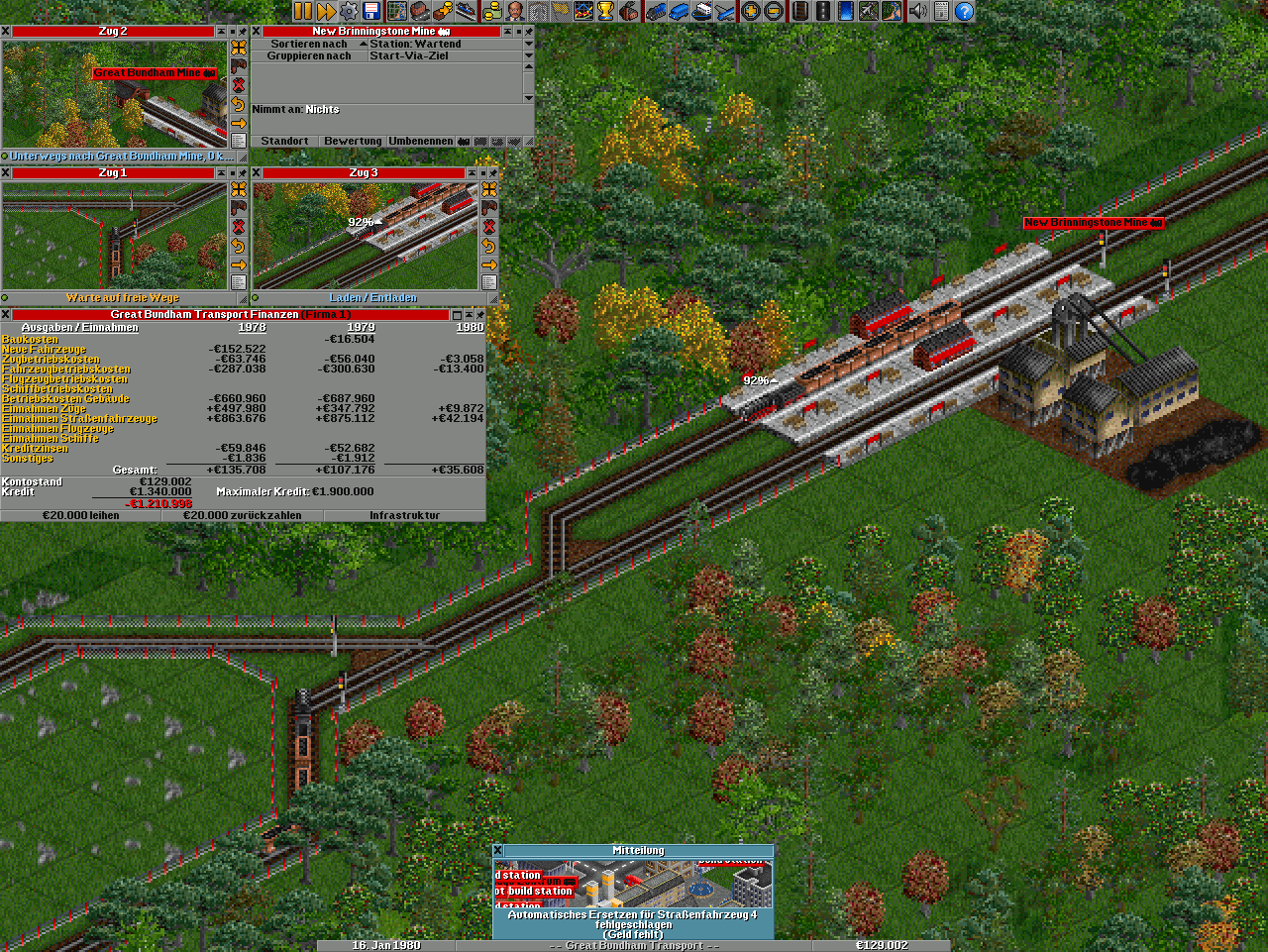Click the Standort button in station window
1268x952 pixels.
pyautogui.click(x=284, y=142)
